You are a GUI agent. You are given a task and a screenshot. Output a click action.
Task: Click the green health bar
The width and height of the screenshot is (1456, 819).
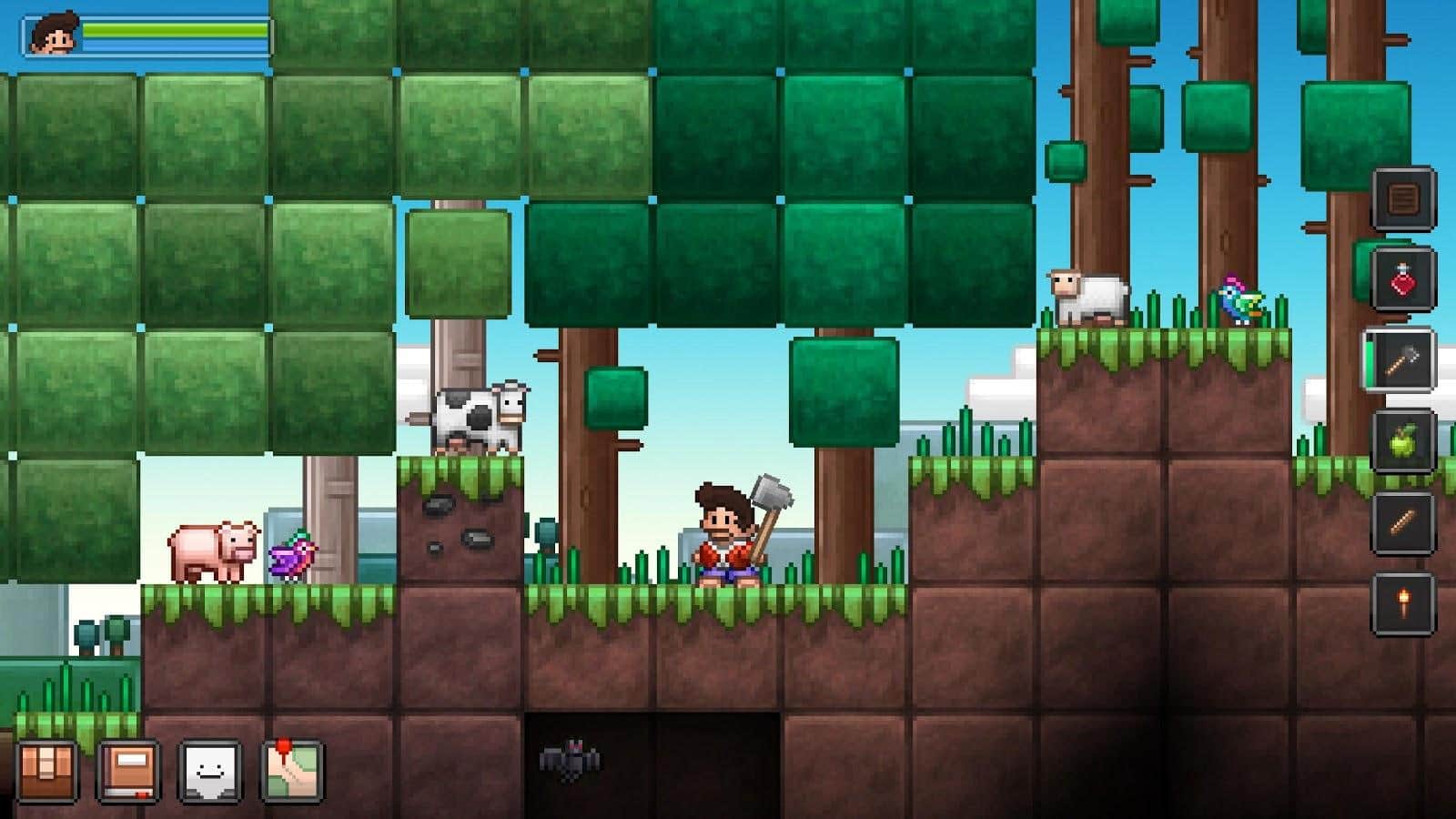pyautogui.click(x=173, y=30)
